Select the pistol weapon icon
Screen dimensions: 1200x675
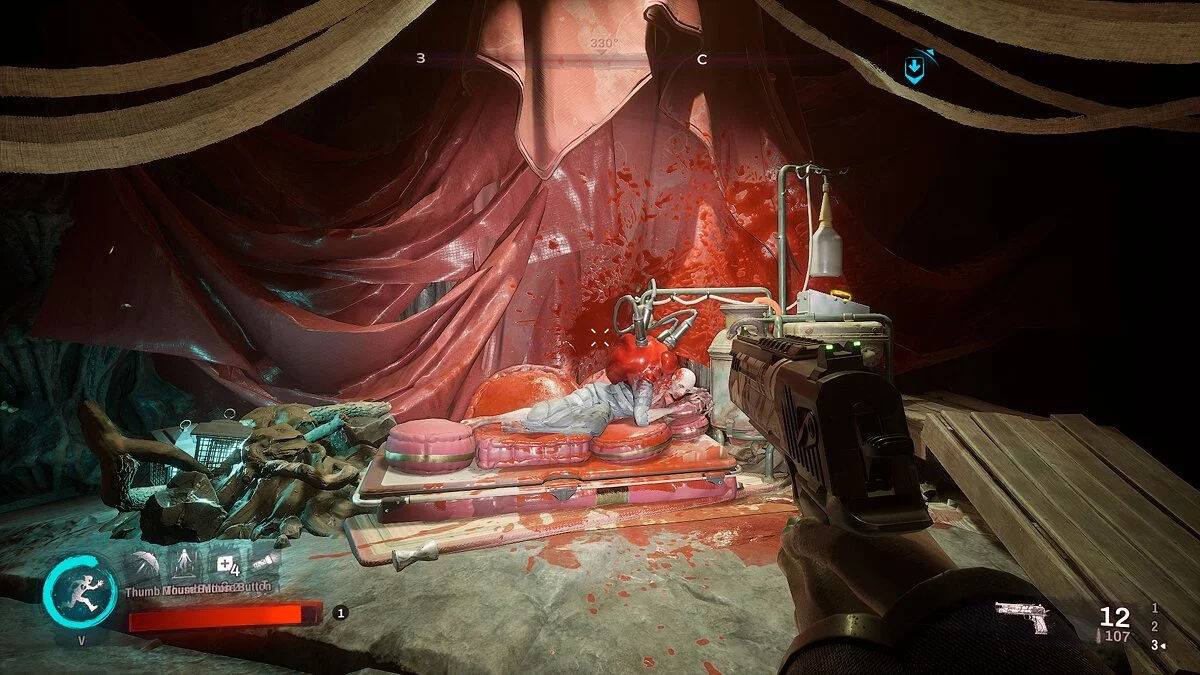[1022, 617]
